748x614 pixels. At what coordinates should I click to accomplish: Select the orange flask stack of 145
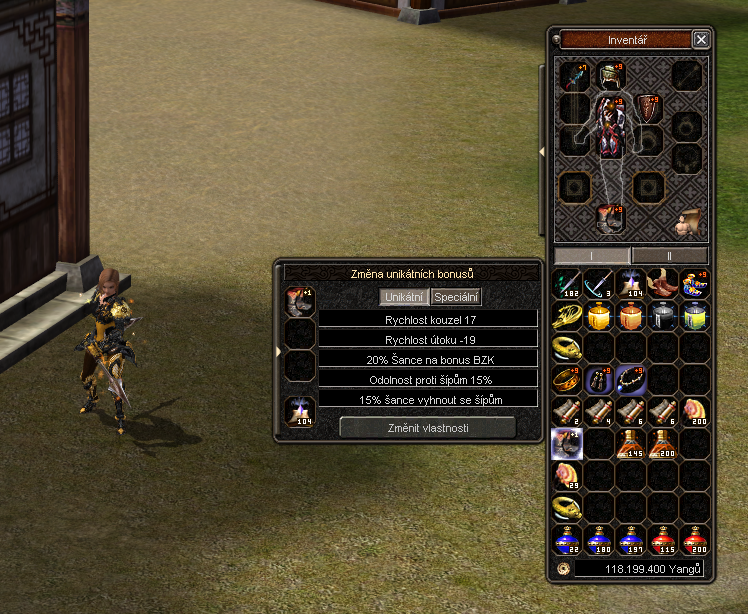[x=632, y=443]
